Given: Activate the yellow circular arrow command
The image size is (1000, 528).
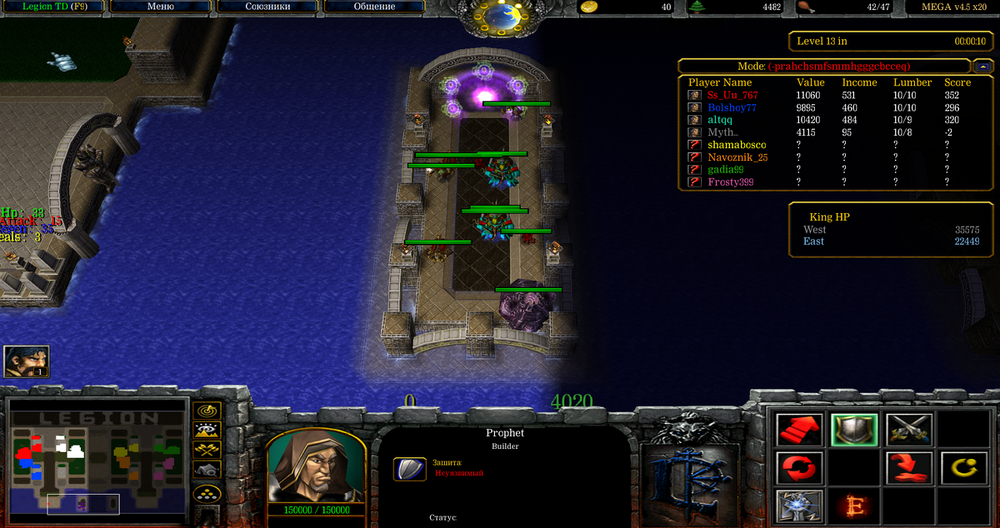Looking at the screenshot, I should (962, 467).
